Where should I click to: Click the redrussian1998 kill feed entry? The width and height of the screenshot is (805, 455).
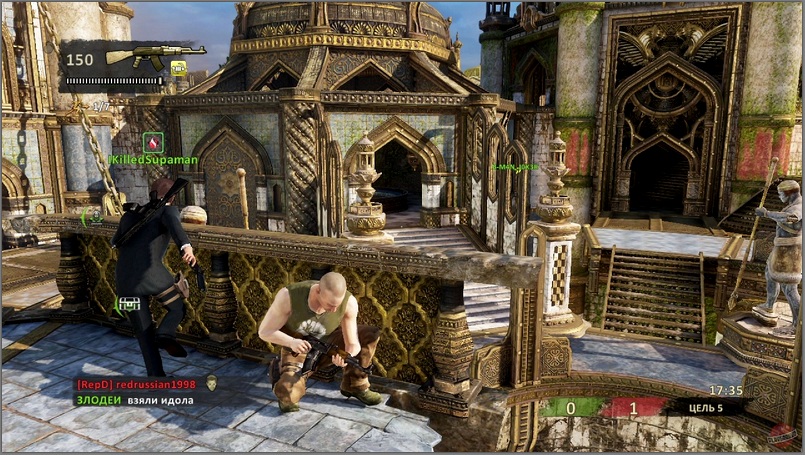click(x=136, y=384)
